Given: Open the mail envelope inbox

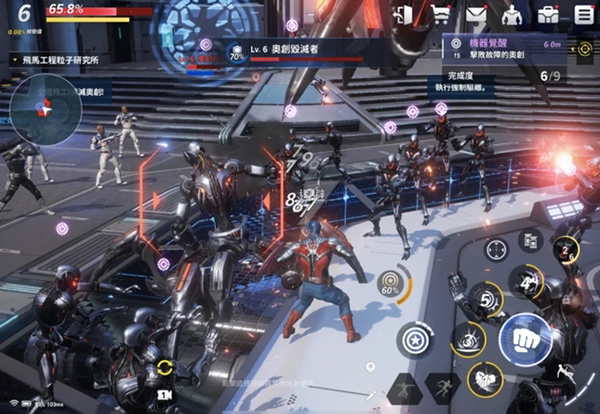Looking at the screenshot, I should [x=476, y=14].
